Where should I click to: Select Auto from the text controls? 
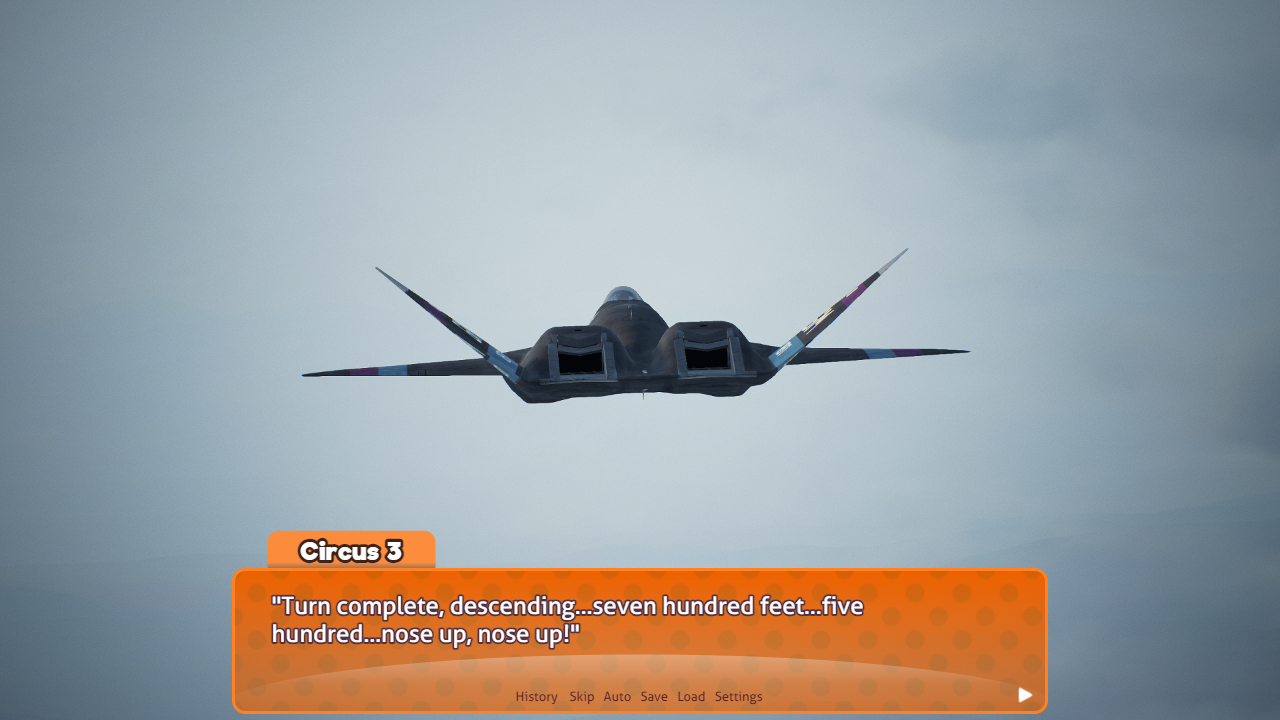[617, 697]
